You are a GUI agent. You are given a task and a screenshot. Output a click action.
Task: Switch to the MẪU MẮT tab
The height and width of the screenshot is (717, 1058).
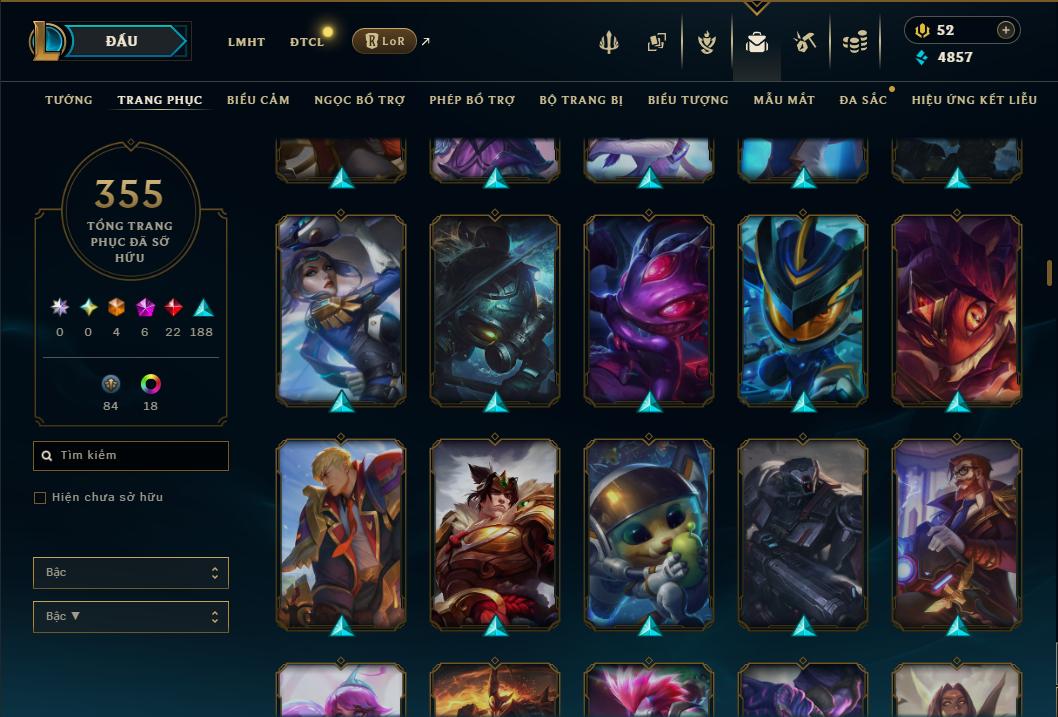click(x=784, y=100)
